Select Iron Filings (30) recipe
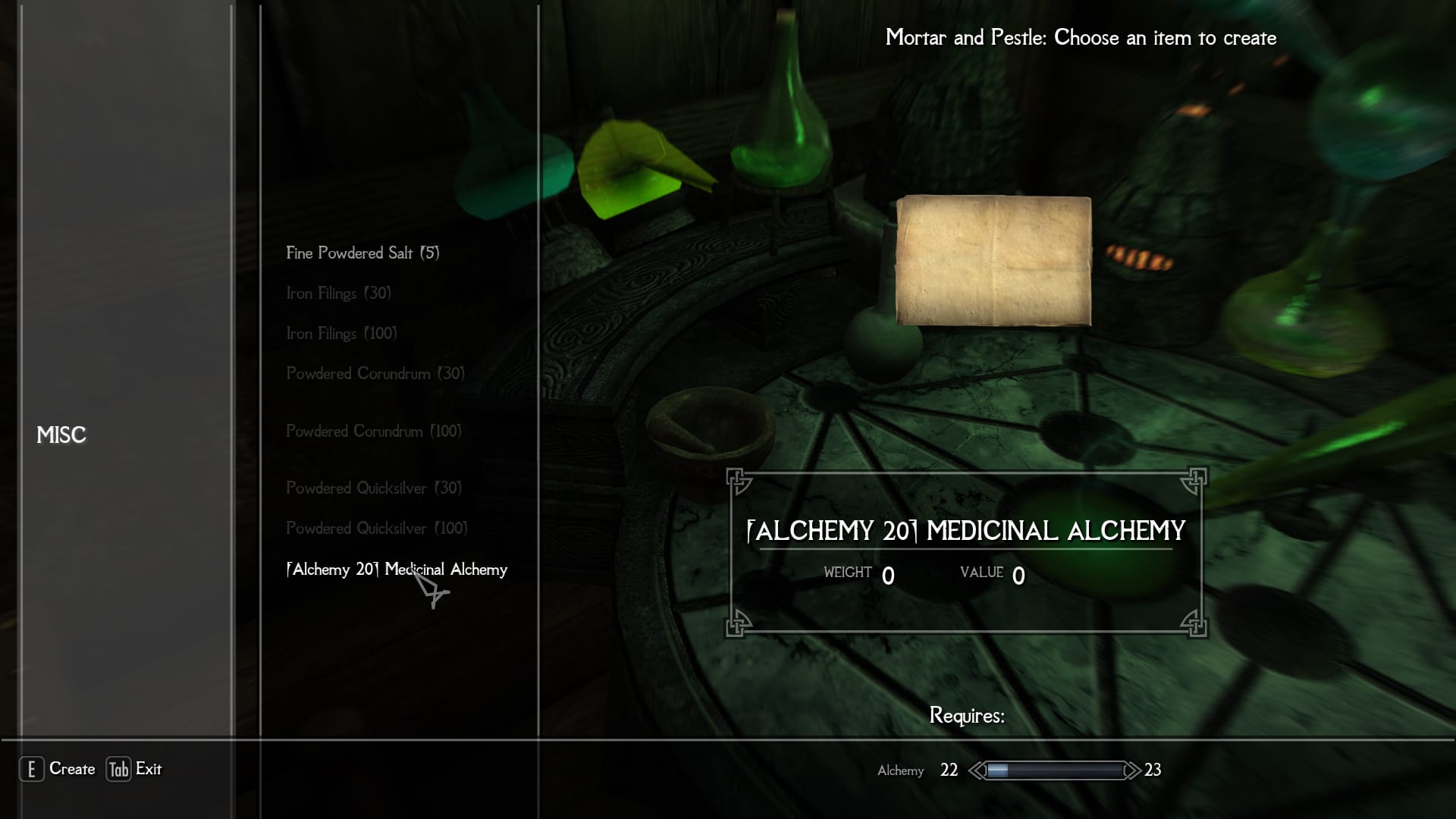This screenshot has height=819, width=1456. [338, 293]
